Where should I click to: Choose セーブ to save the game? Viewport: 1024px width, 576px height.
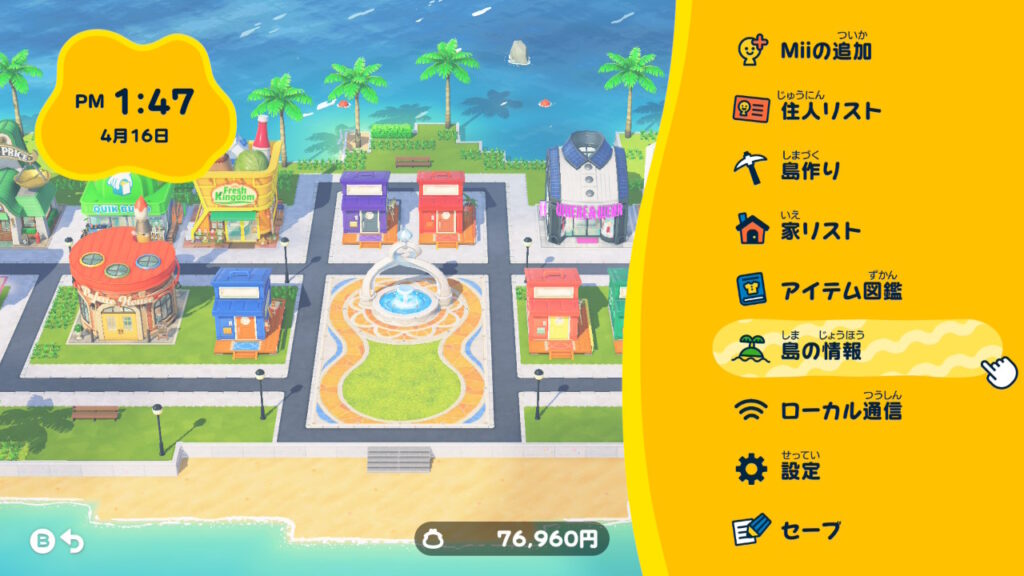(x=810, y=530)
